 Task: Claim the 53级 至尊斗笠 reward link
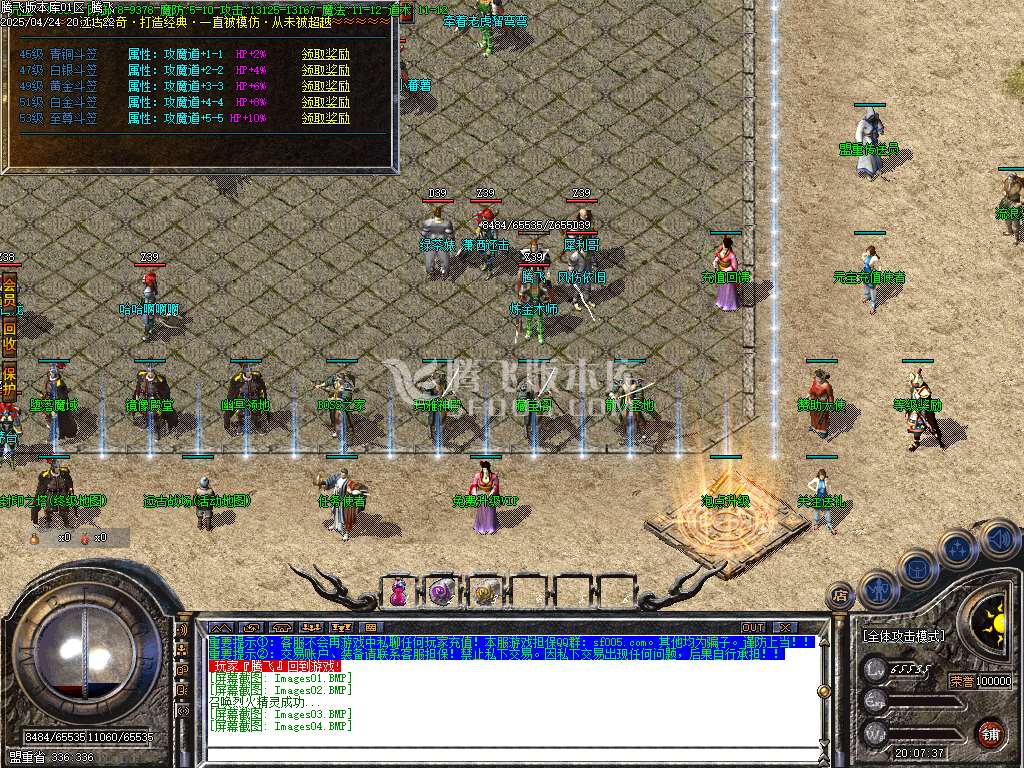325,118
